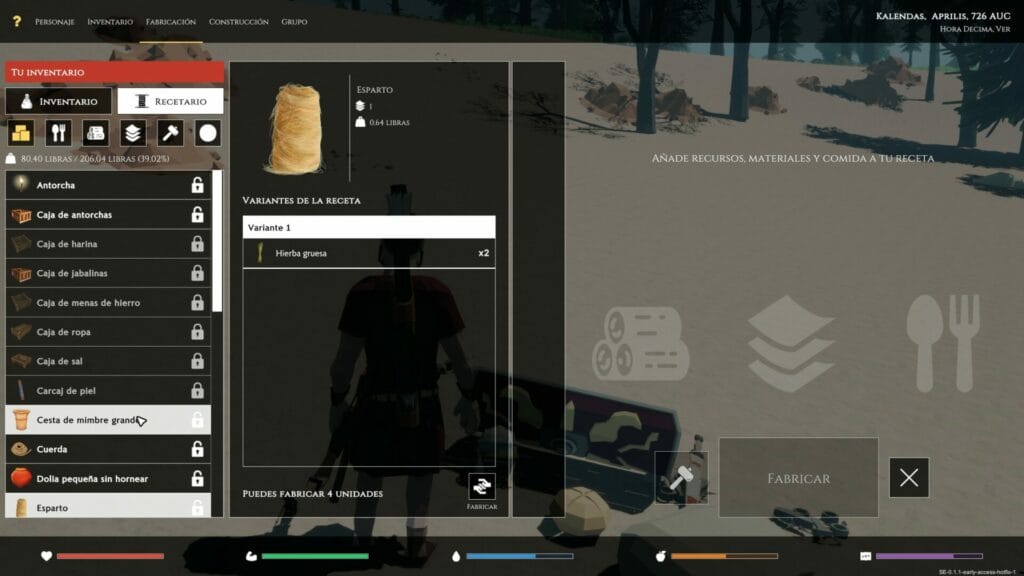Select Variante 1 of the recipe

[x=368, y=228]
